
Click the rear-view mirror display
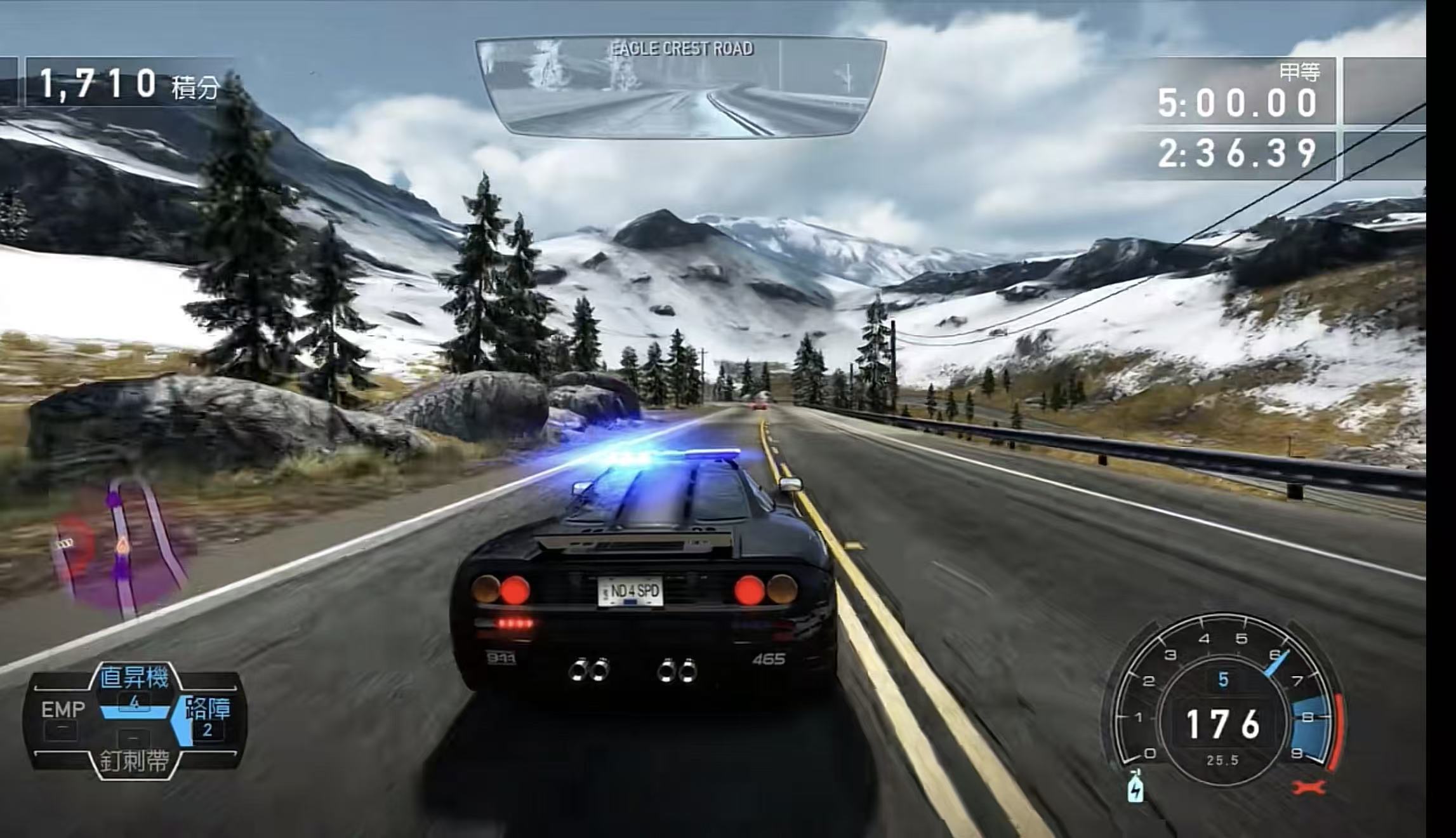(x=680, y=86)
